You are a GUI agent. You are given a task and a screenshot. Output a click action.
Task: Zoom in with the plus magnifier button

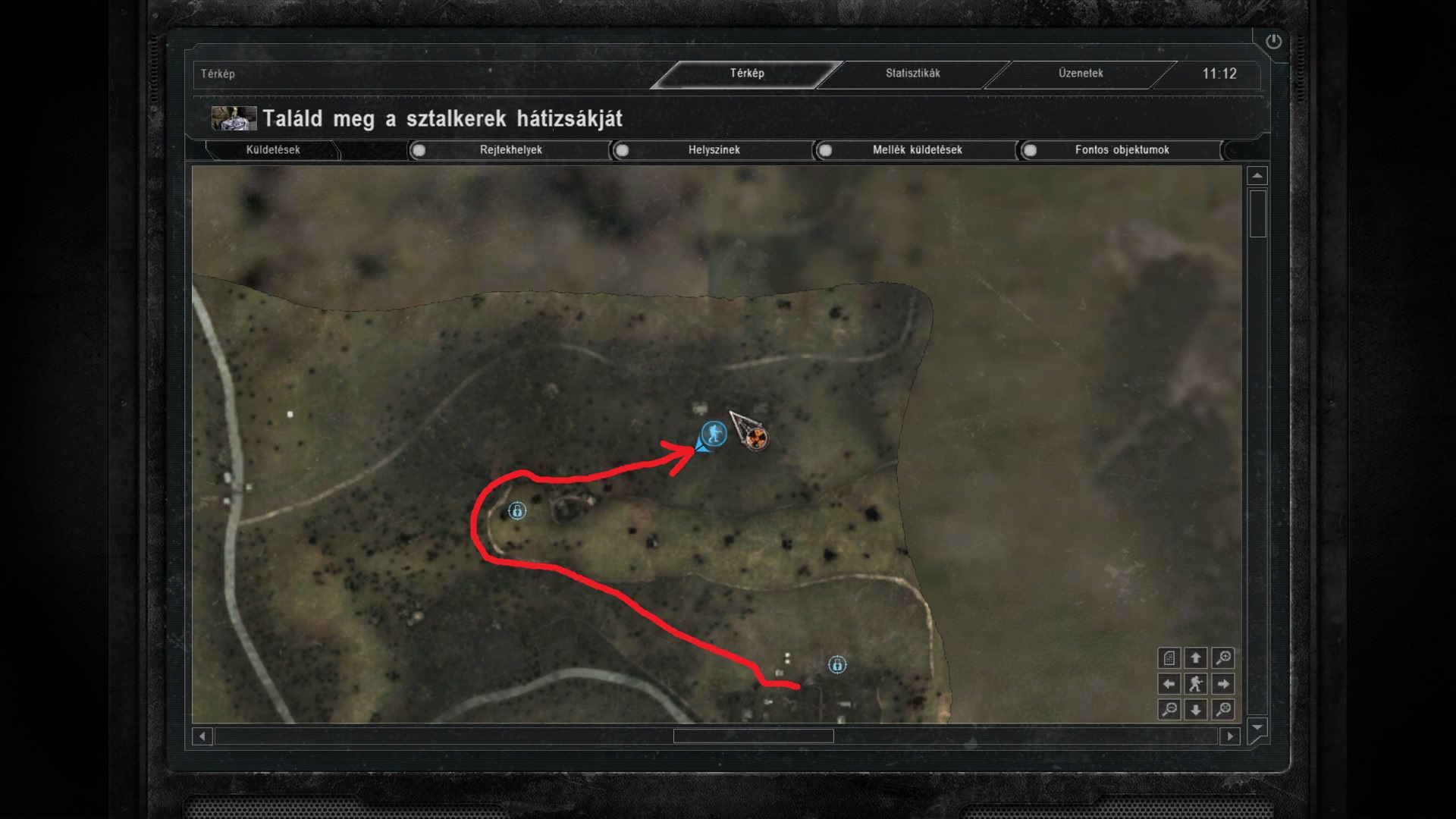1222,658
